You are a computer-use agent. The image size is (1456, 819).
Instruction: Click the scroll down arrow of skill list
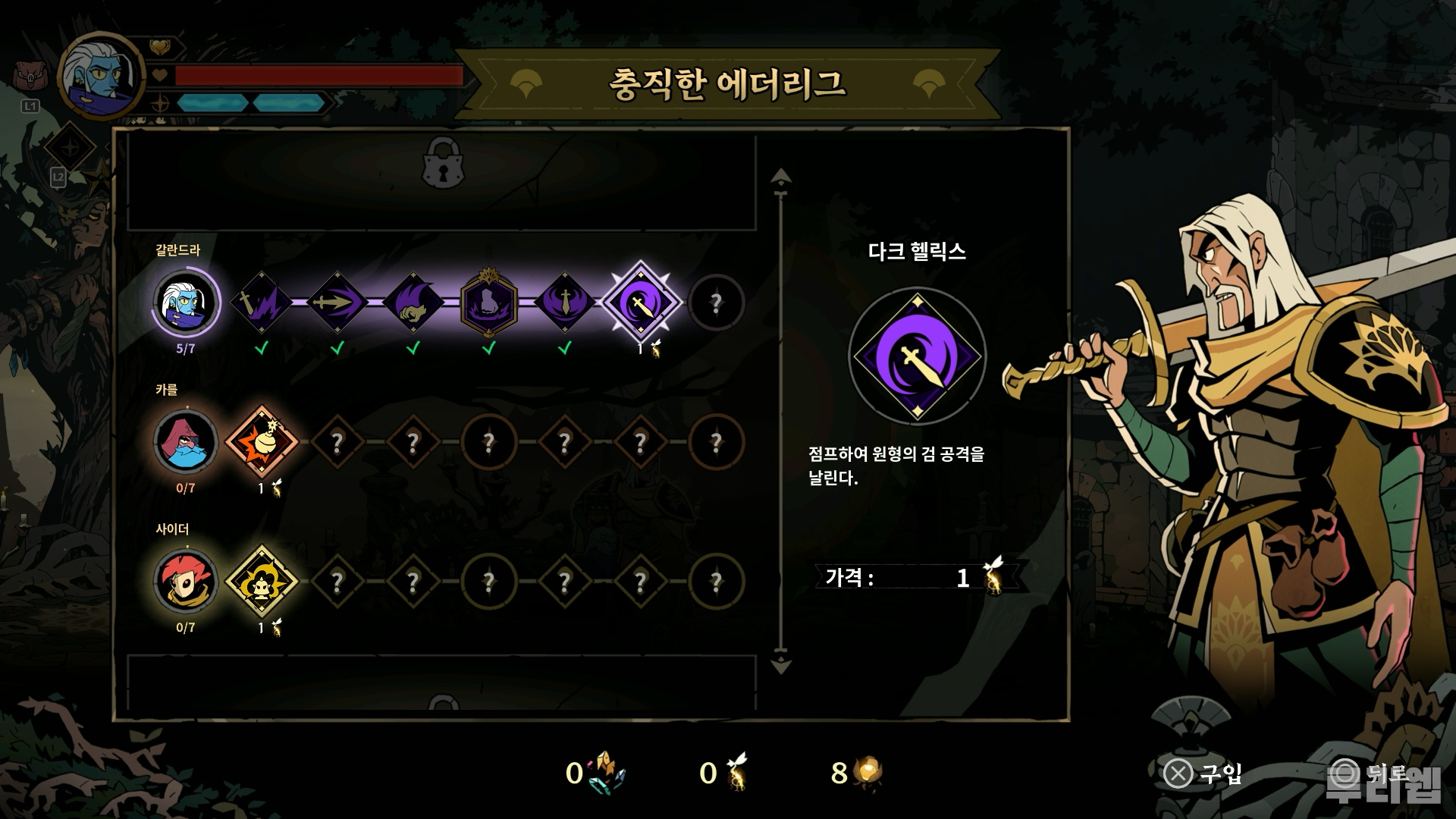tap(781, 666)
